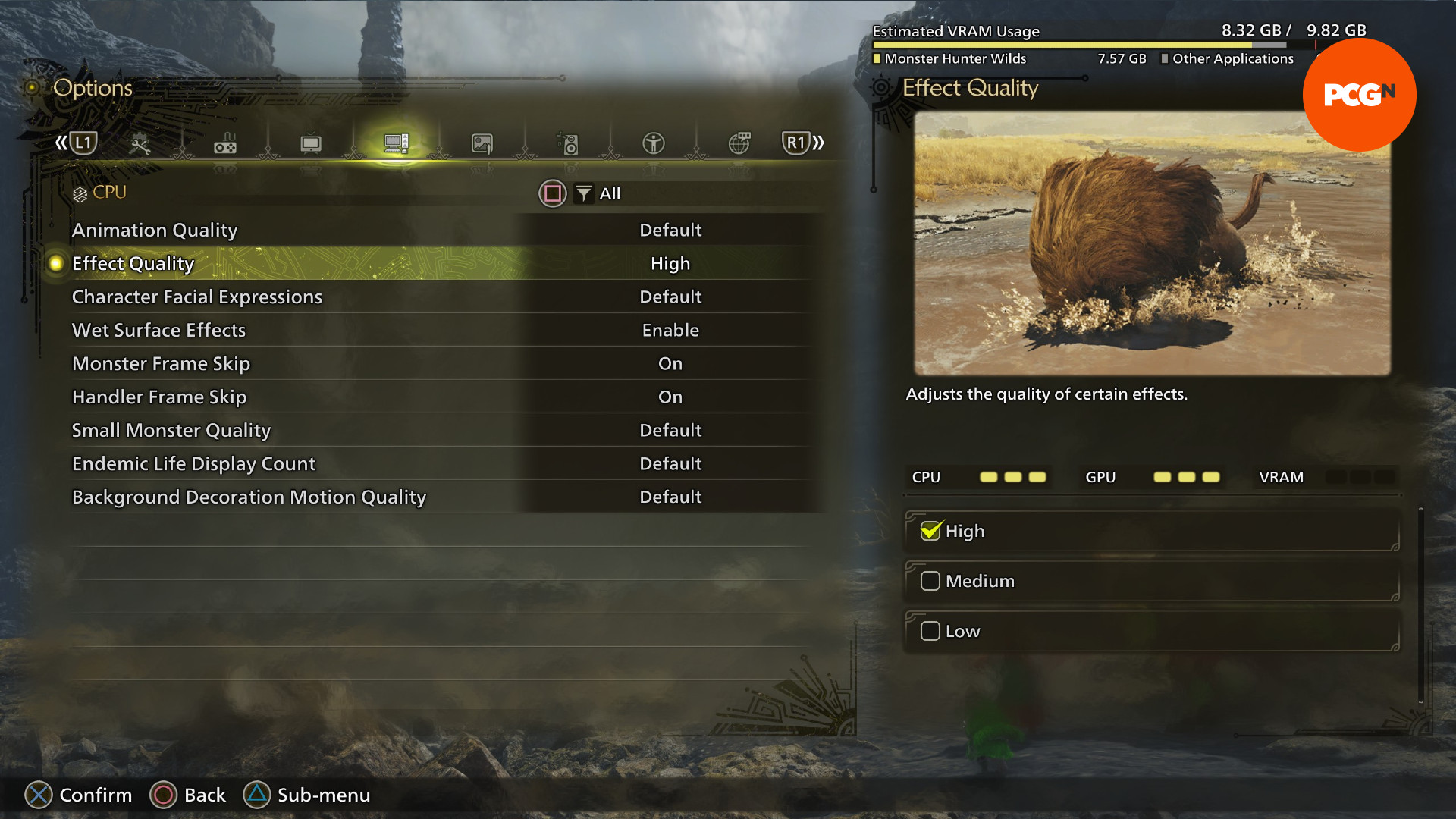The width and height of the screenshot is (1456, 819).
Task: Open the All filter dropdown
Action: pyautogui.click(x=599, y=193)
